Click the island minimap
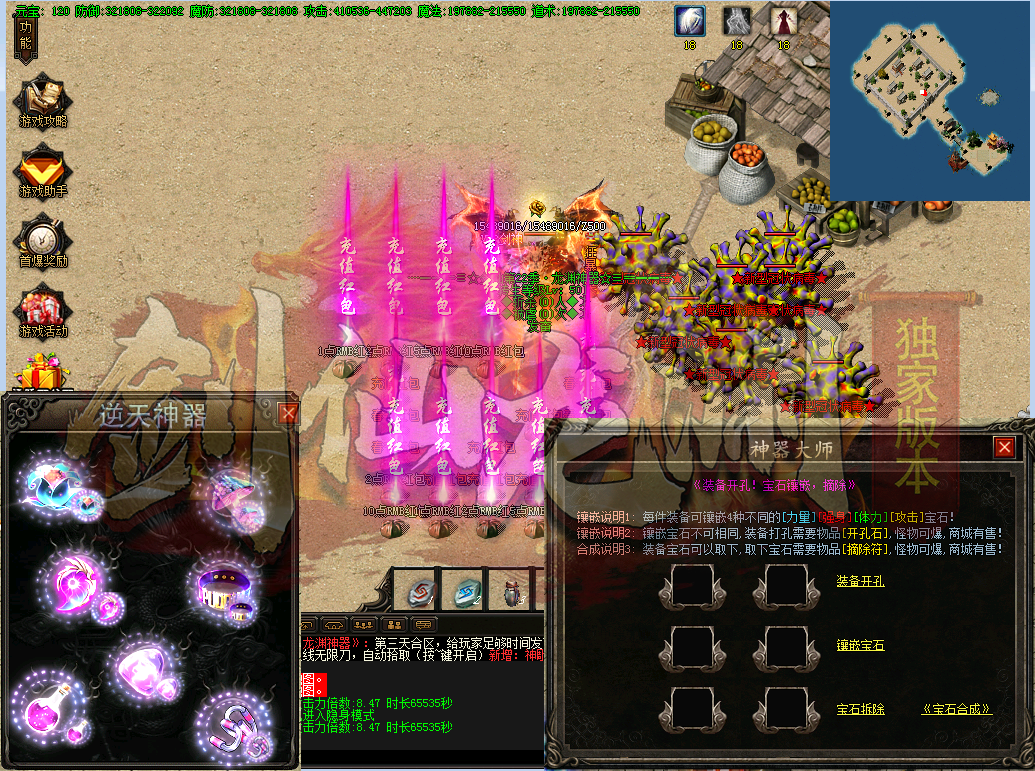 tap(930, 100)
